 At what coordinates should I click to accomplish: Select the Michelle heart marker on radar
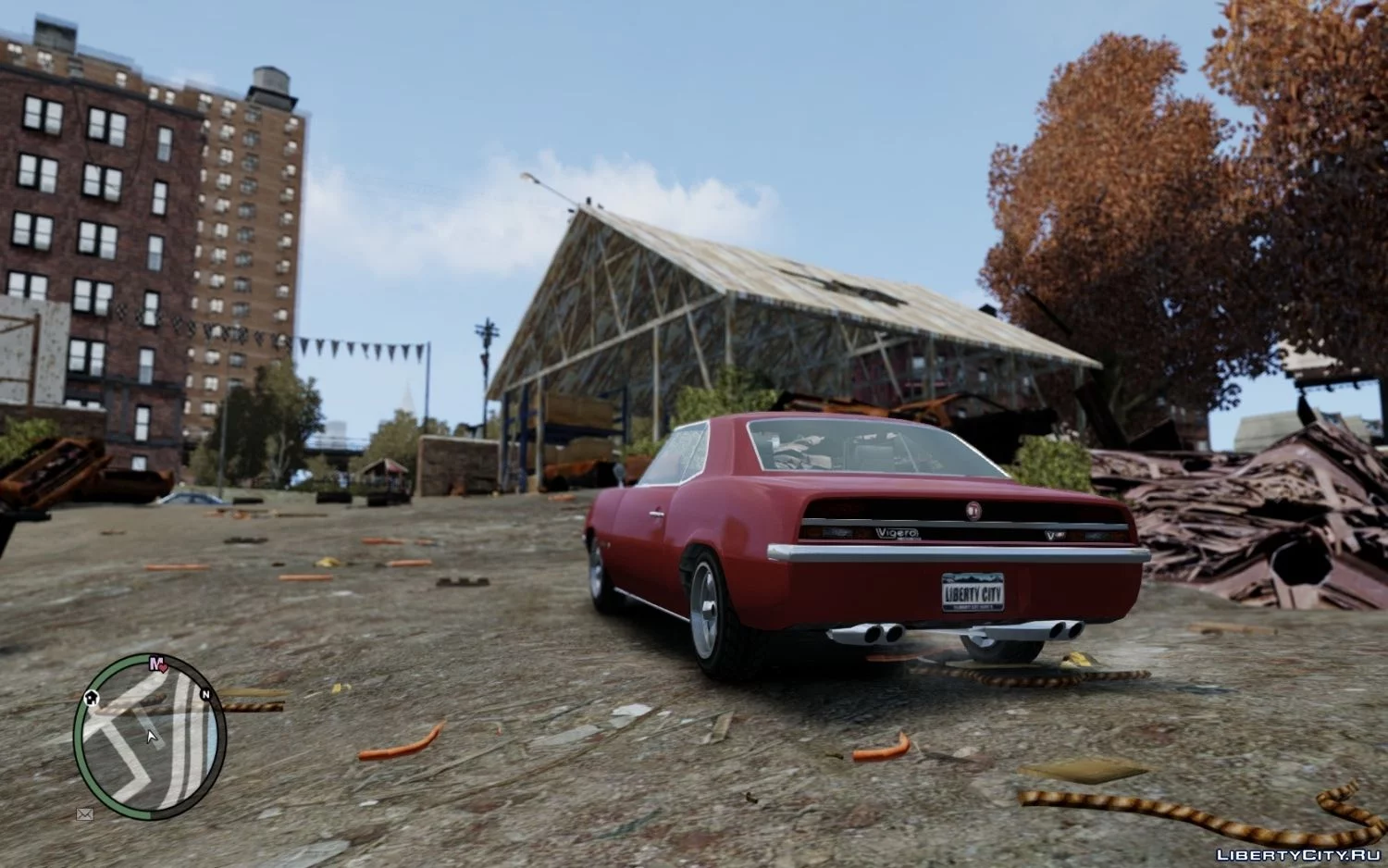155,663
